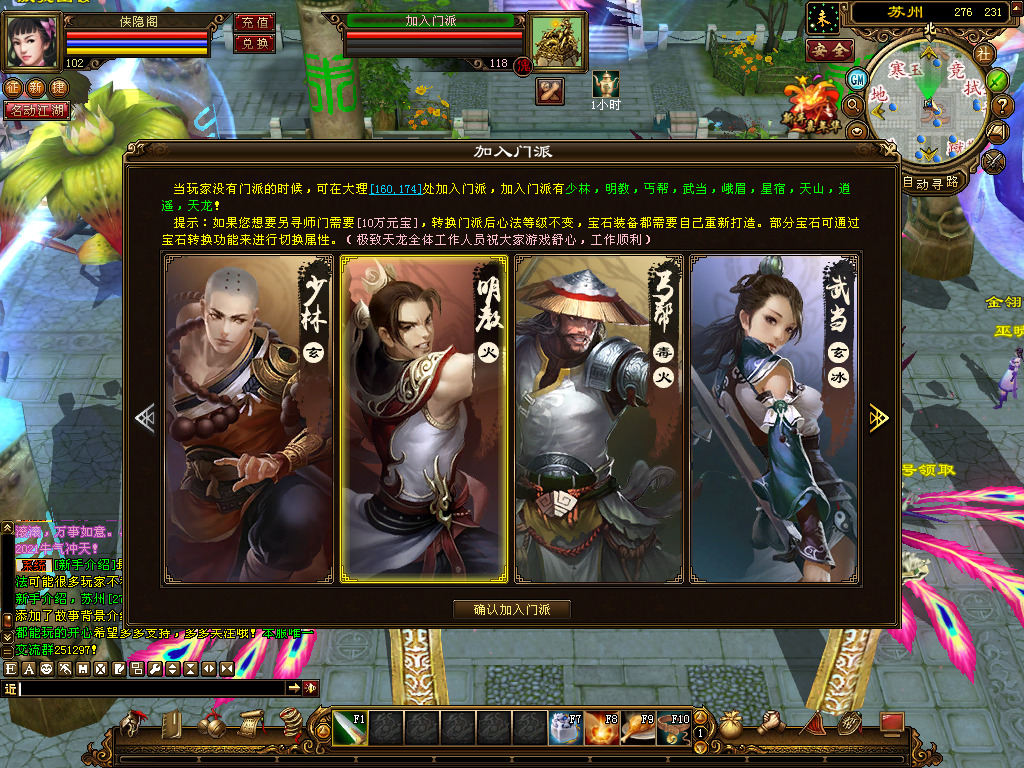Screen dimensions: 1024x768
Task: Show previous sects with the left arrow
Action: 146,418
